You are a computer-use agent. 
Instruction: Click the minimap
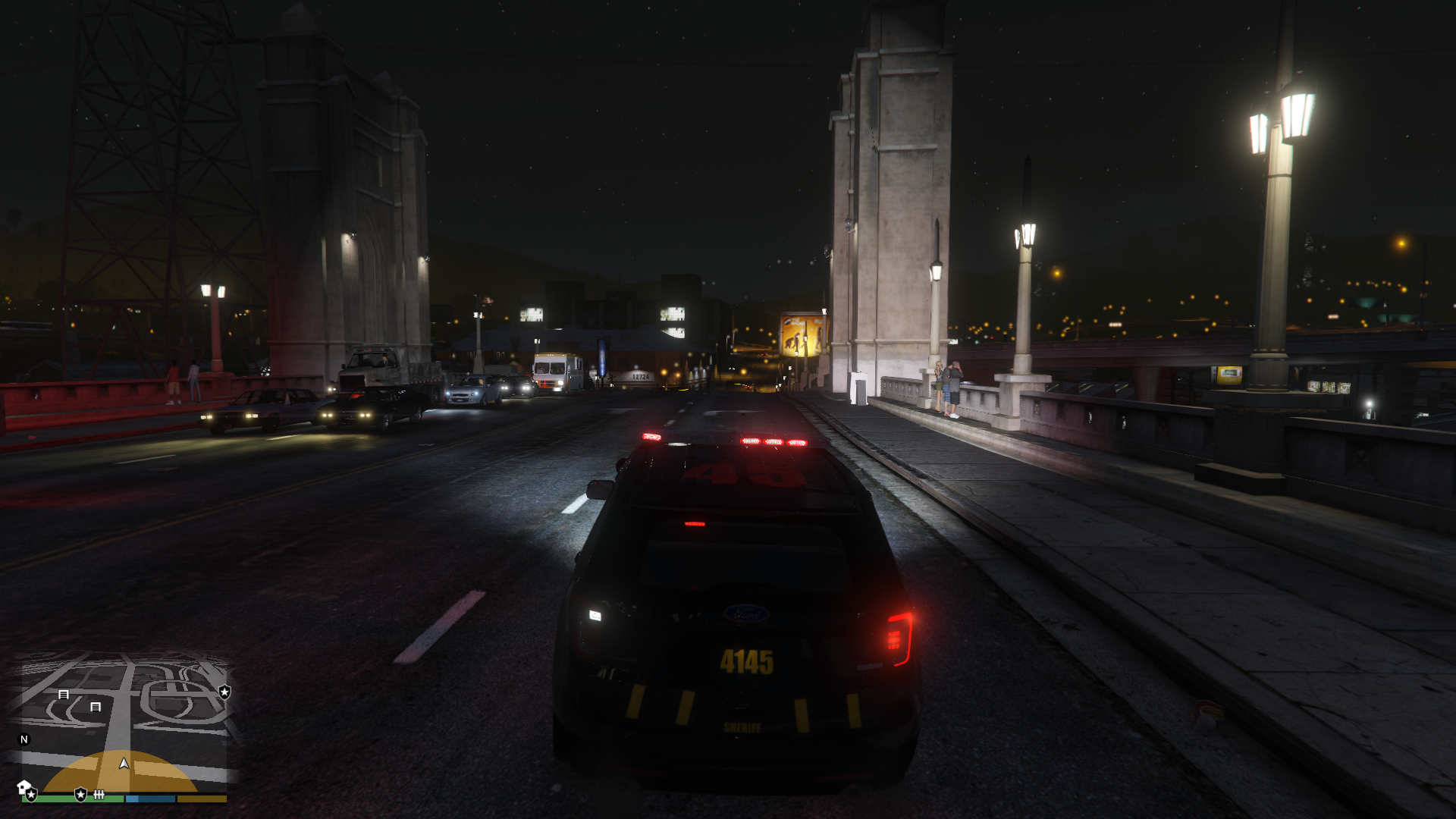(x=121, y=720)
